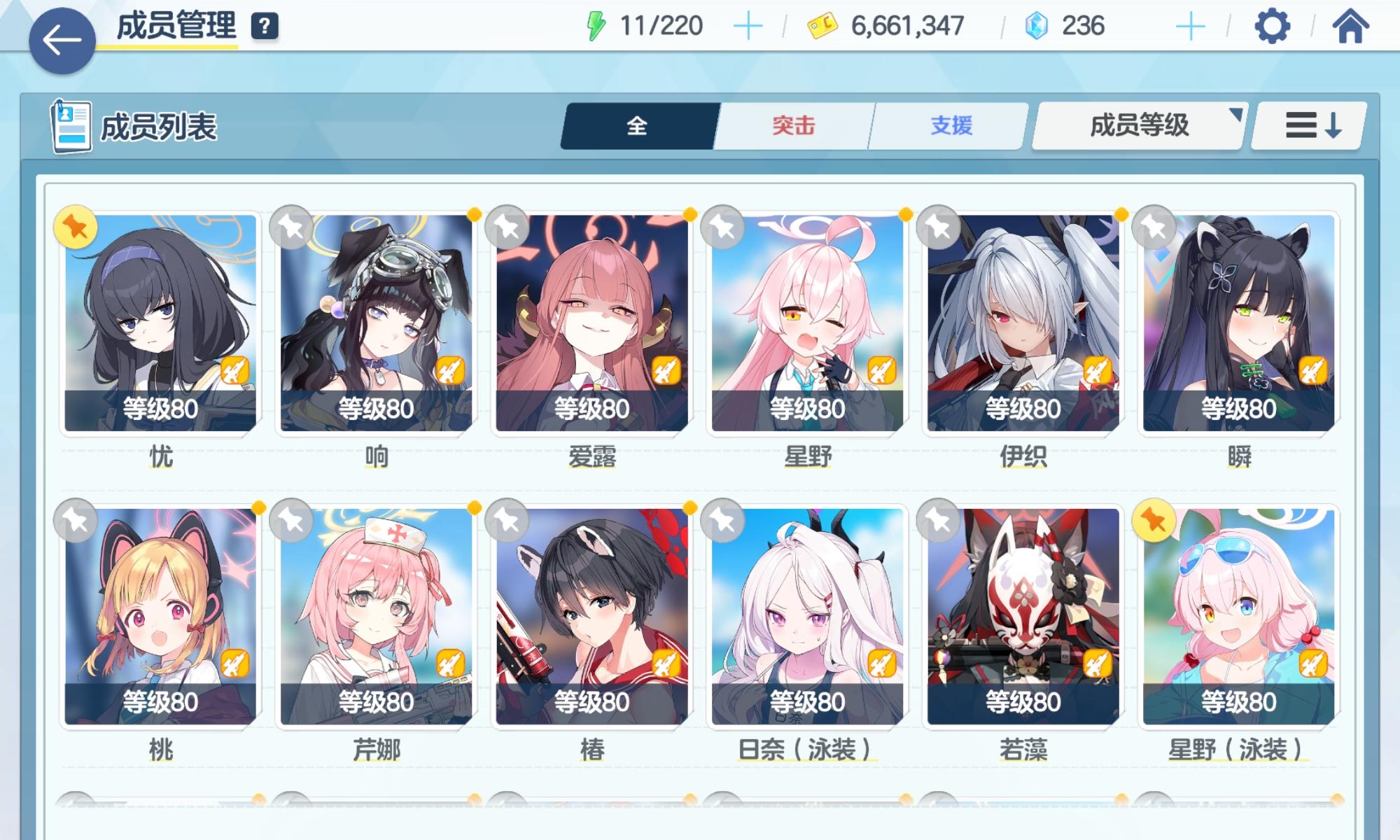The height and width of the screenshot is (840, 1400).
Task: Click the member list card icon beside 成员列表
Action: coord(70,126)
